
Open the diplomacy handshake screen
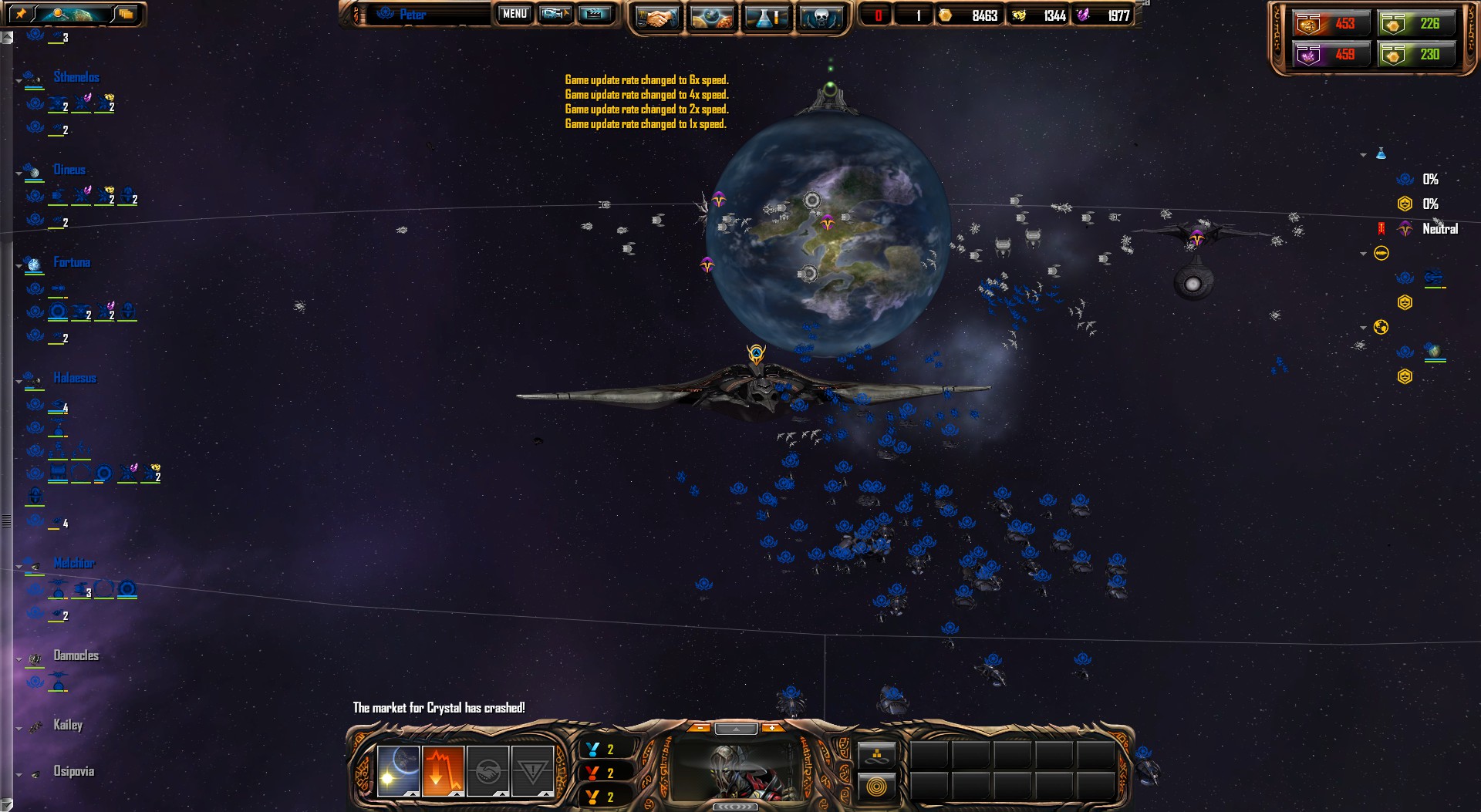pyautogui.click(x=656, y=17)
